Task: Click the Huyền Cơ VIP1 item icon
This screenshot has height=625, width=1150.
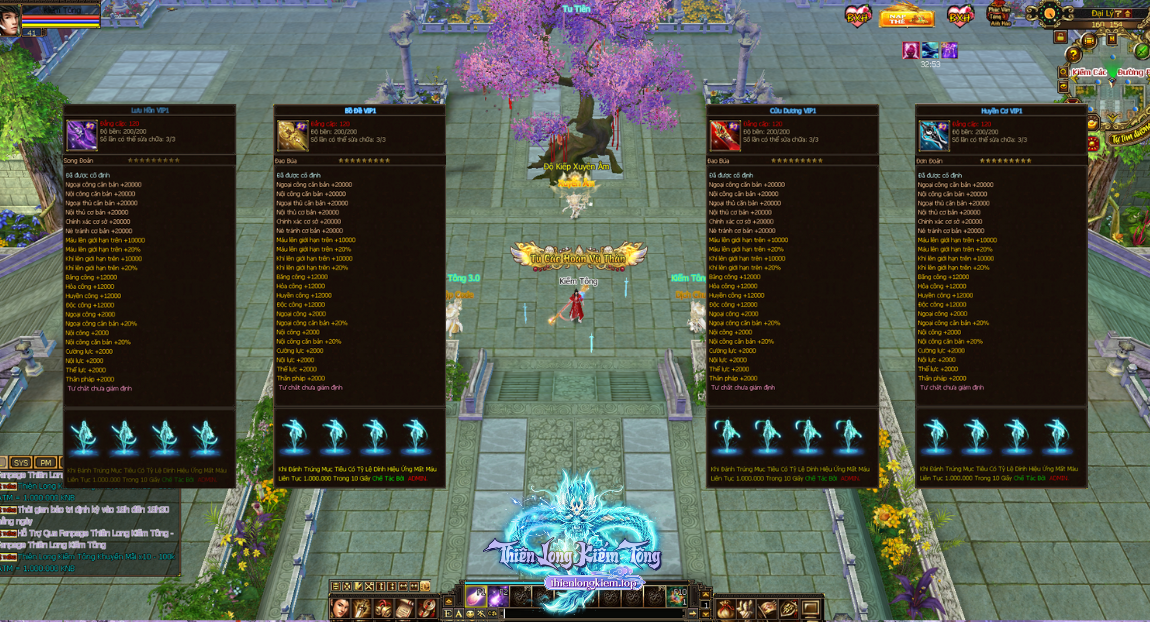Action: [x=933, y=134]
